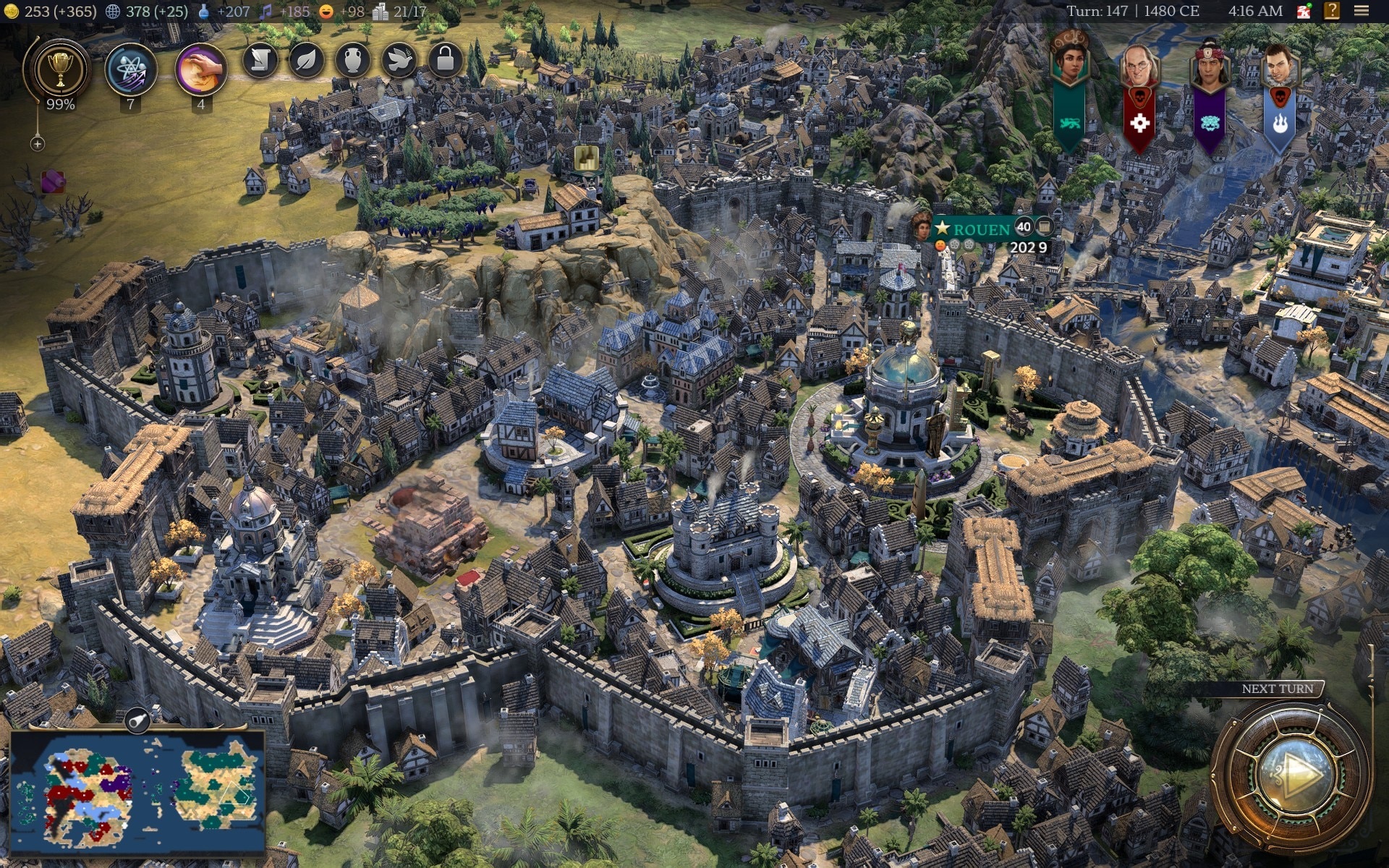Expand the small plus button below trophy
Screen dimensions: 1389x868
(x=38, y=144)
